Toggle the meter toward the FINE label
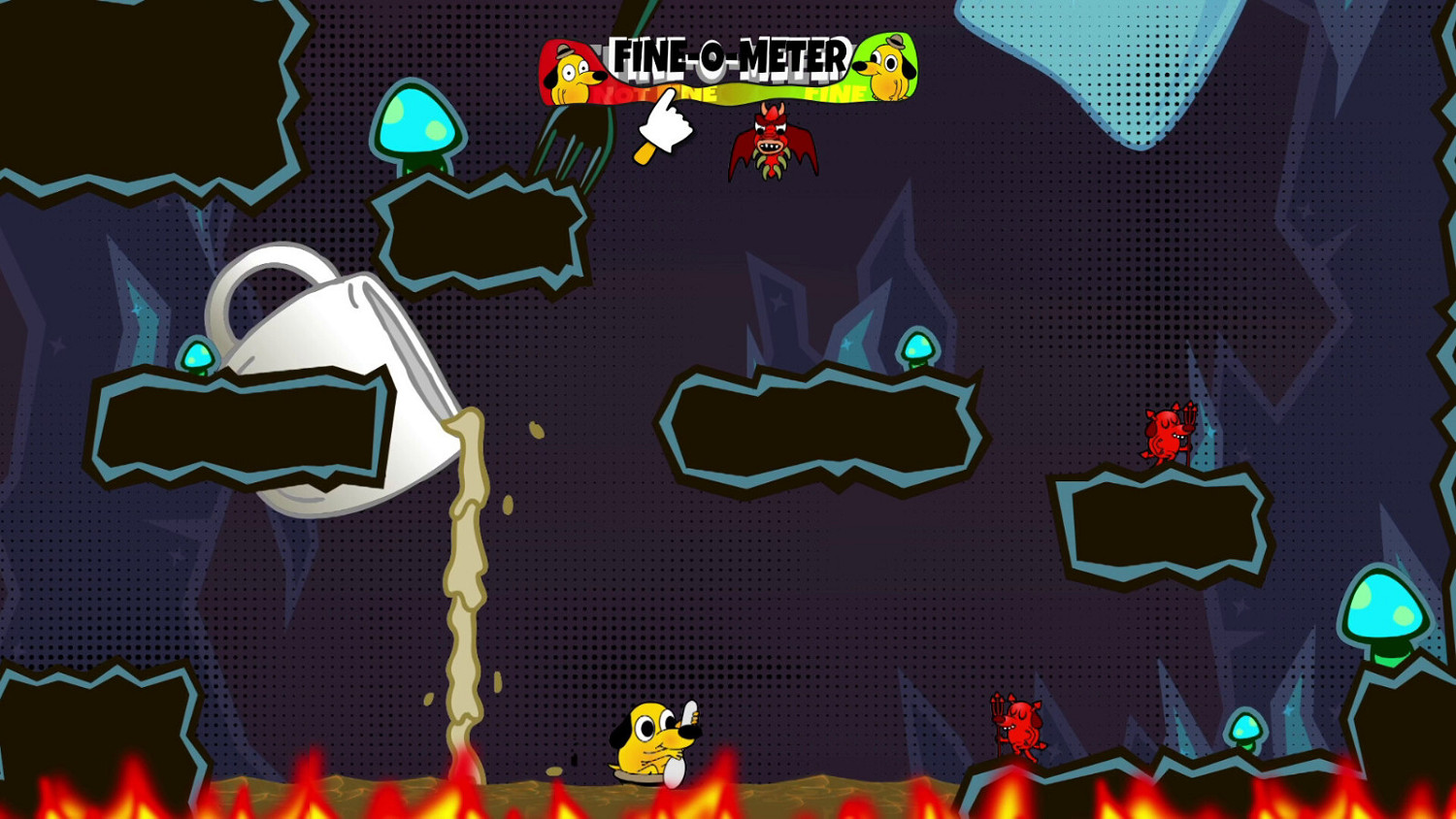The height and width of the screenshot is (819, 1456). pyautogui.click(x=835, y=92)
